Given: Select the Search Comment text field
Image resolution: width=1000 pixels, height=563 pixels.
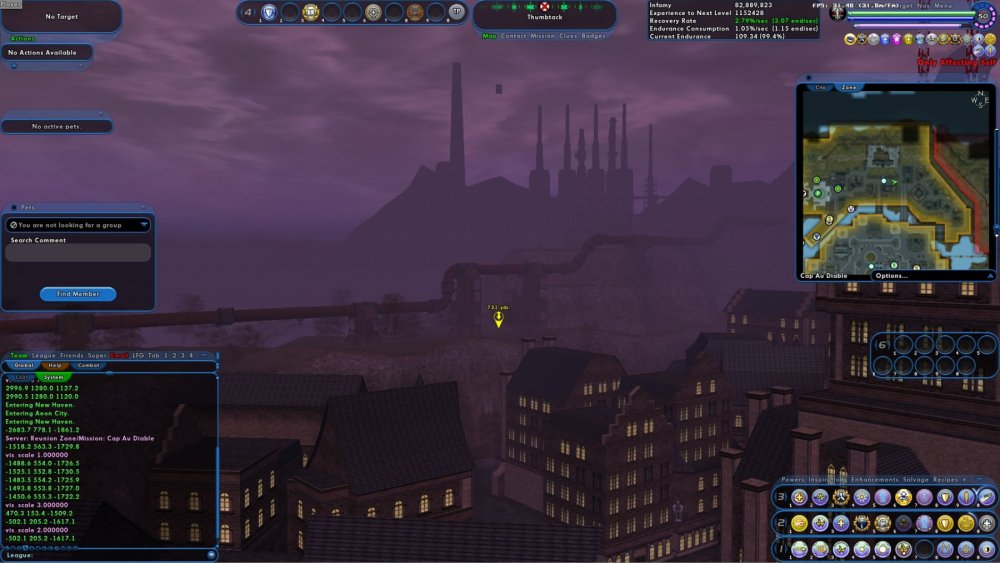Looking at the screenshot, I should pos(78,253).
